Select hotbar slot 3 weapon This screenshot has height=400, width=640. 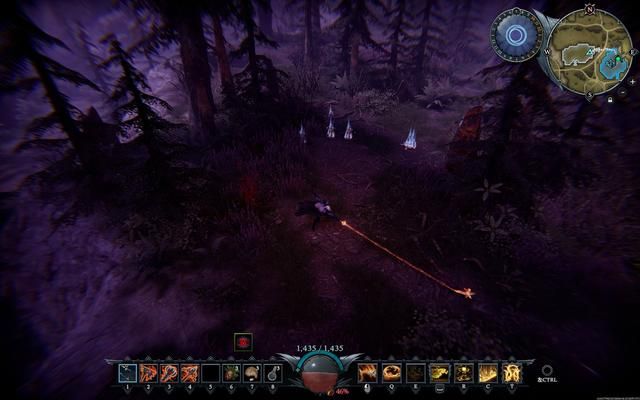click(169, 373)
